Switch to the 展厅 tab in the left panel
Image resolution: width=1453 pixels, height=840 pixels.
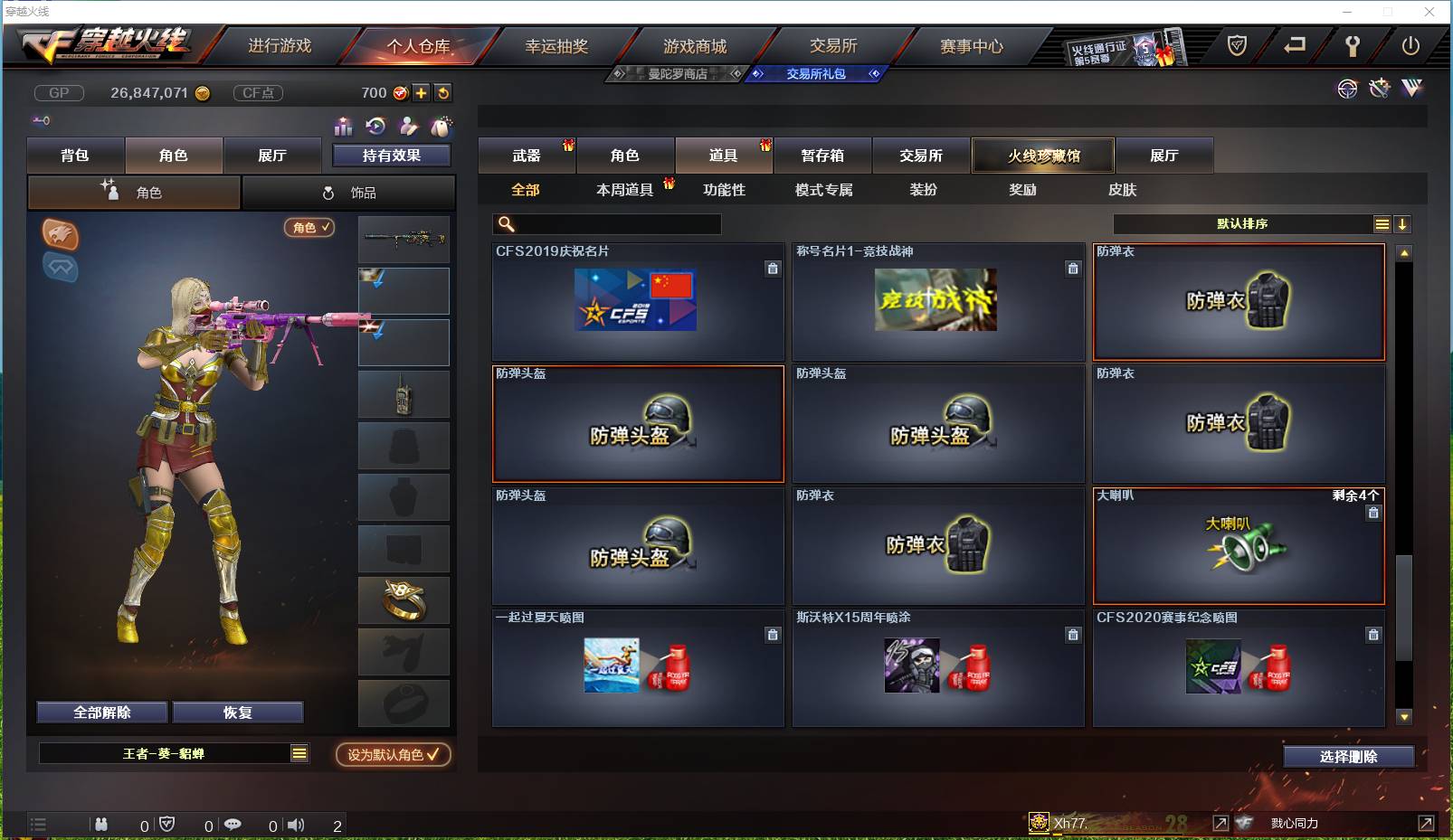click(x=273, y=155)
